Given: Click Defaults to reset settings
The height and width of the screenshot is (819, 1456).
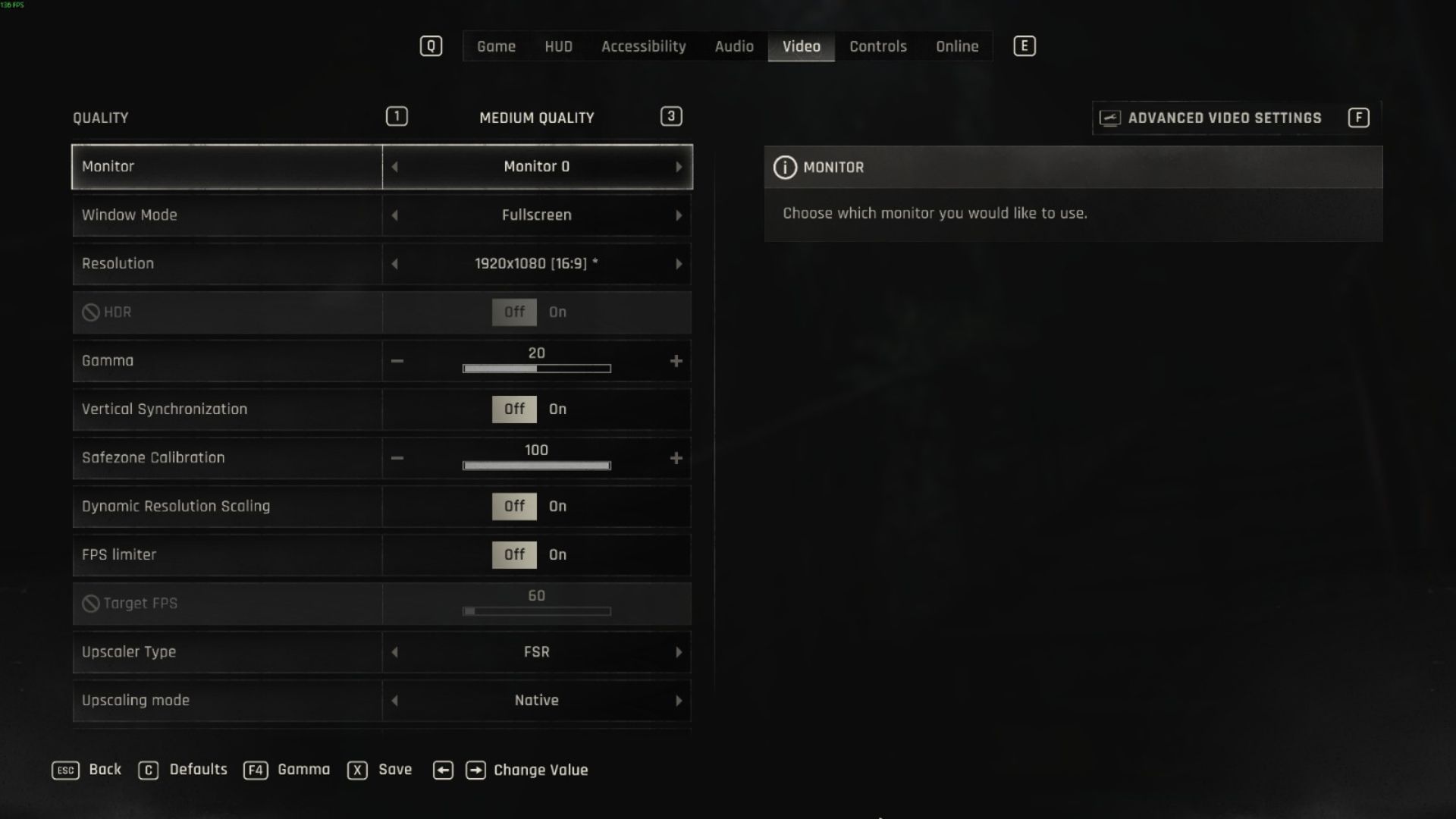Looking at the screenshot, I should 199,770.
